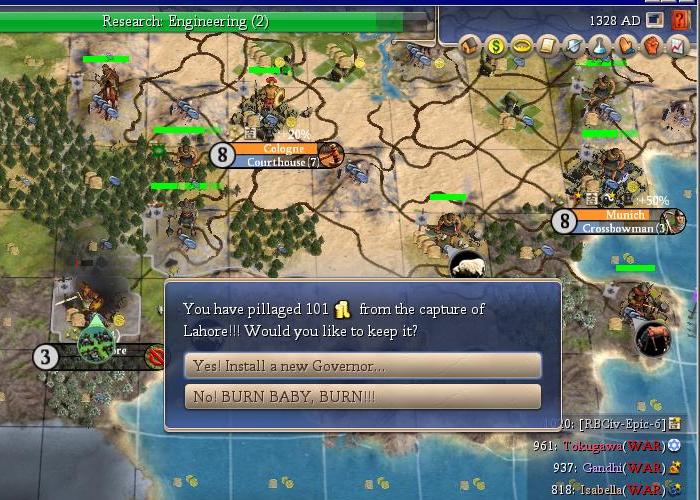Open the Civilopedia question mark book
Image resolution: width=700 pixels, height=500 pixels.
[681, 20]
